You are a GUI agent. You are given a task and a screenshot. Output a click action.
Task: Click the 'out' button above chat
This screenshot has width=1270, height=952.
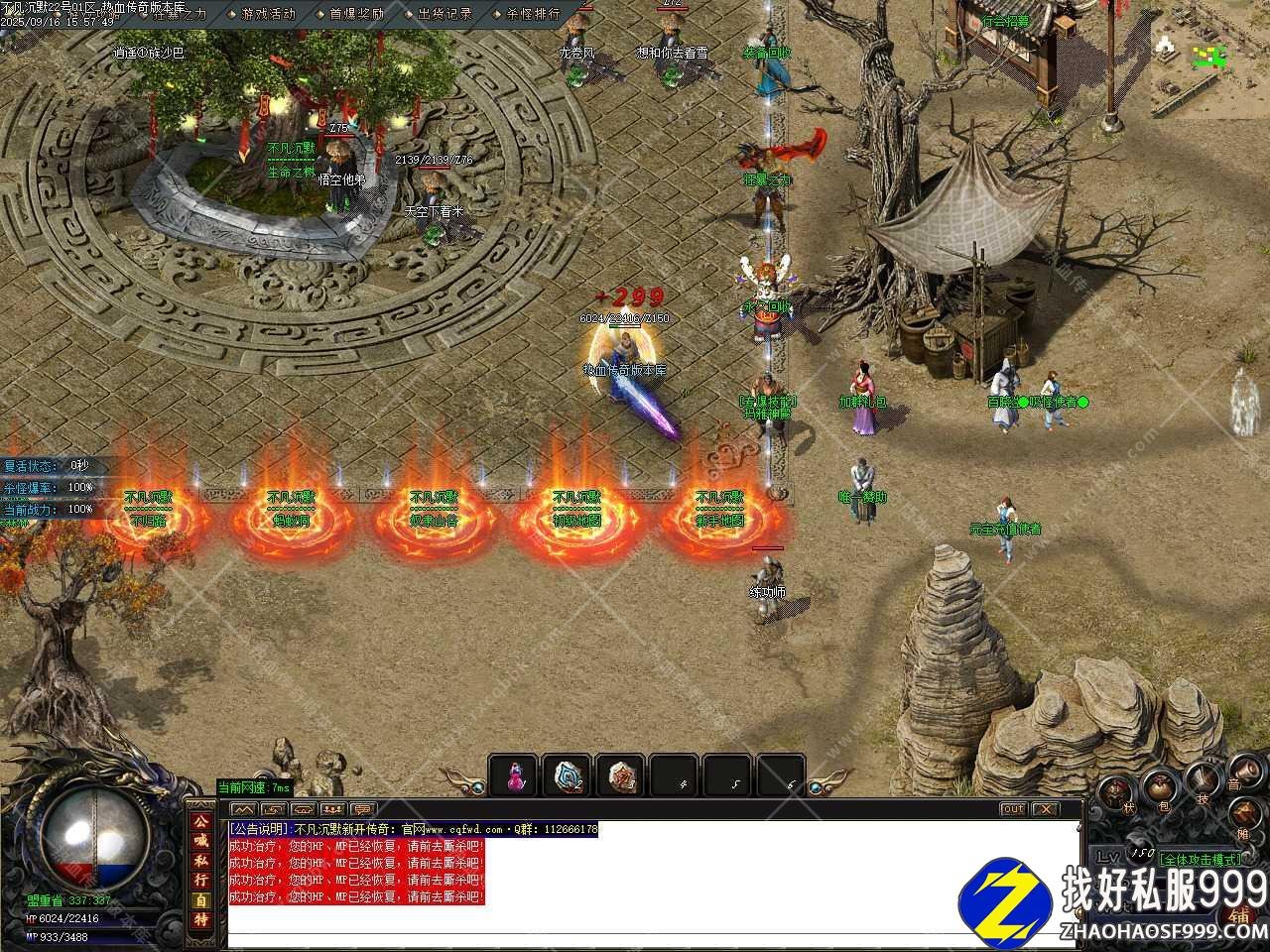(x=1012, y=809)
